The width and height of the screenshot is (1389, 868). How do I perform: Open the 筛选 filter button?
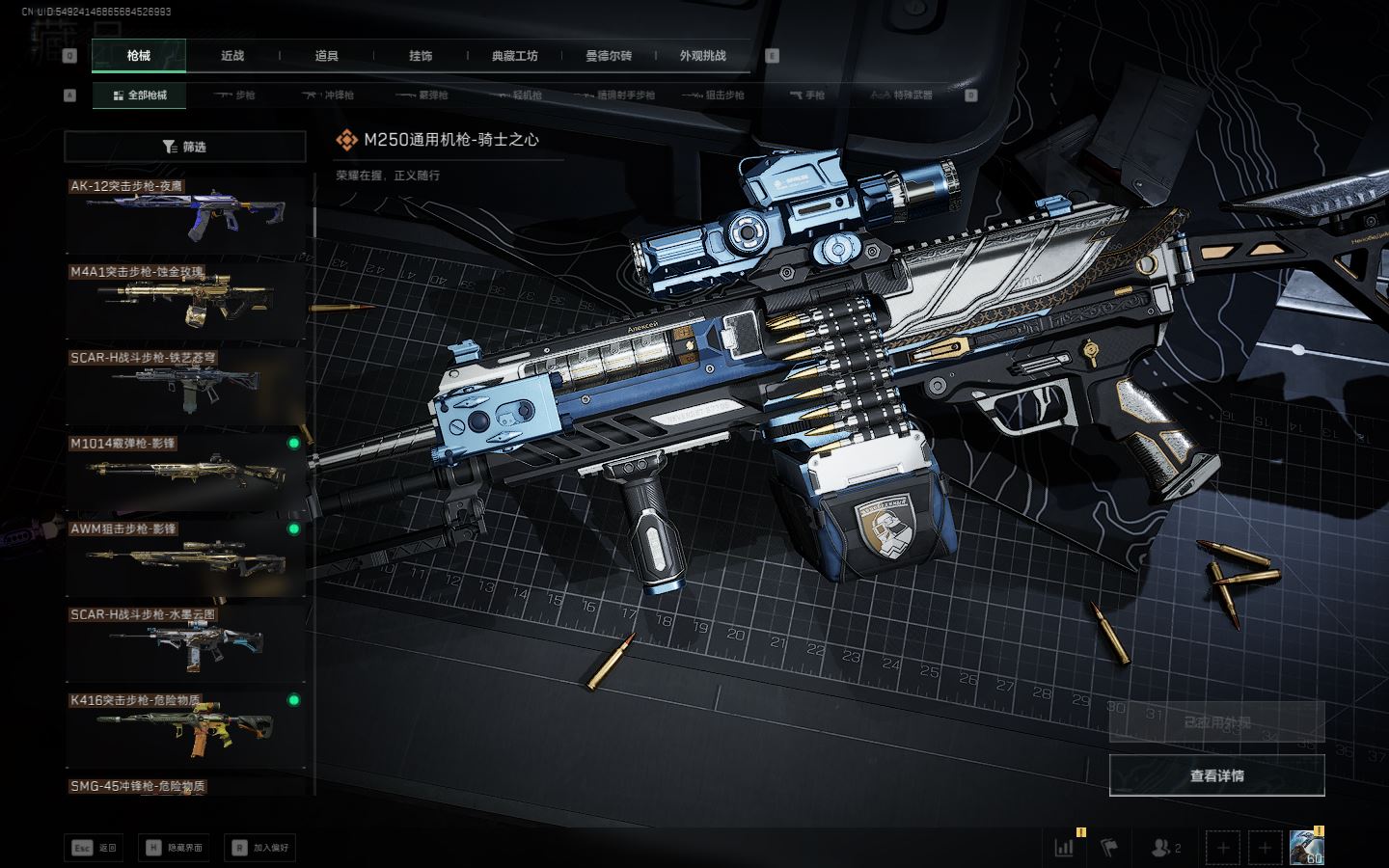point(184,147)
